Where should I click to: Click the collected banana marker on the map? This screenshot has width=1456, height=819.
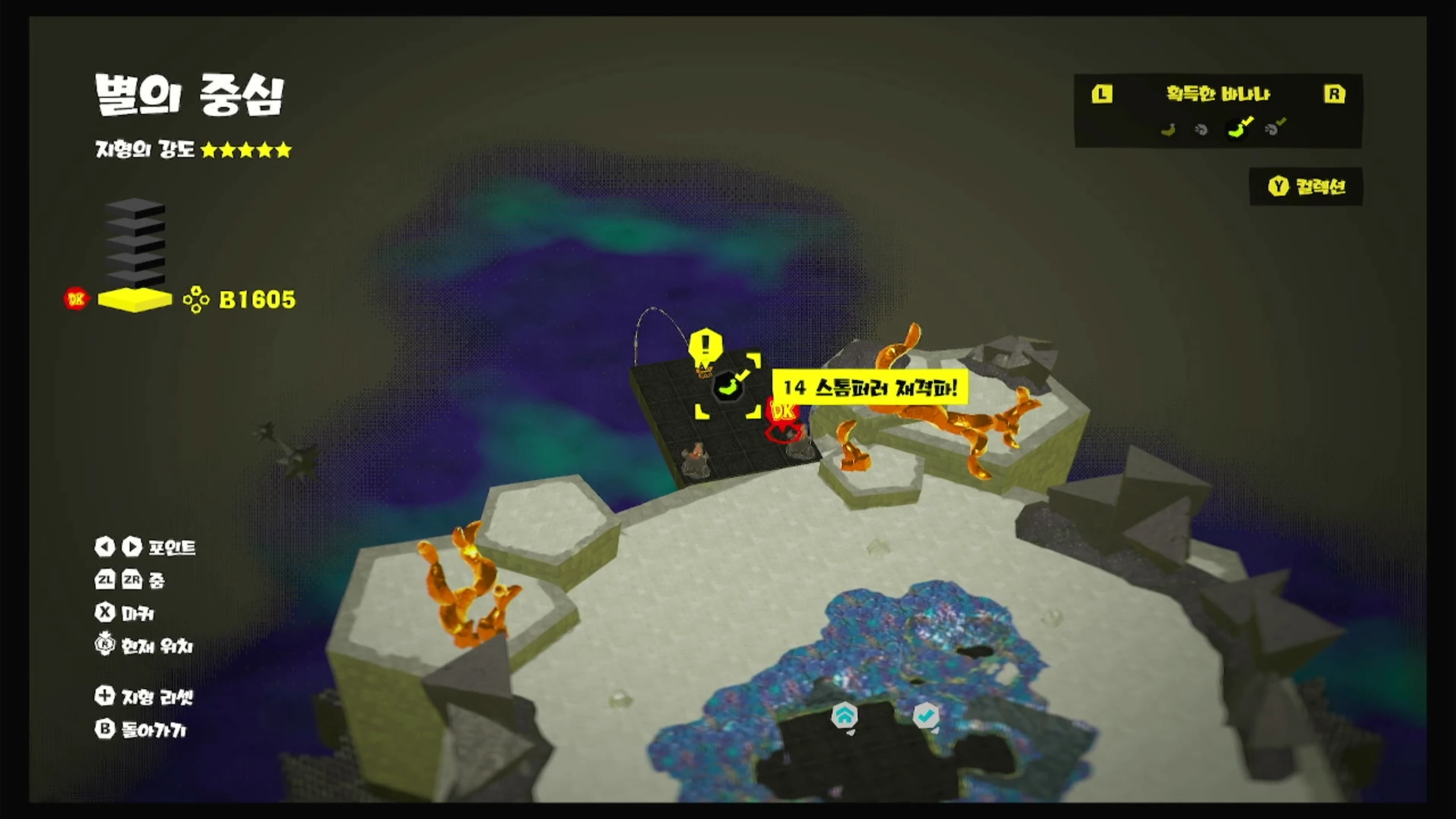click(728, 386)
